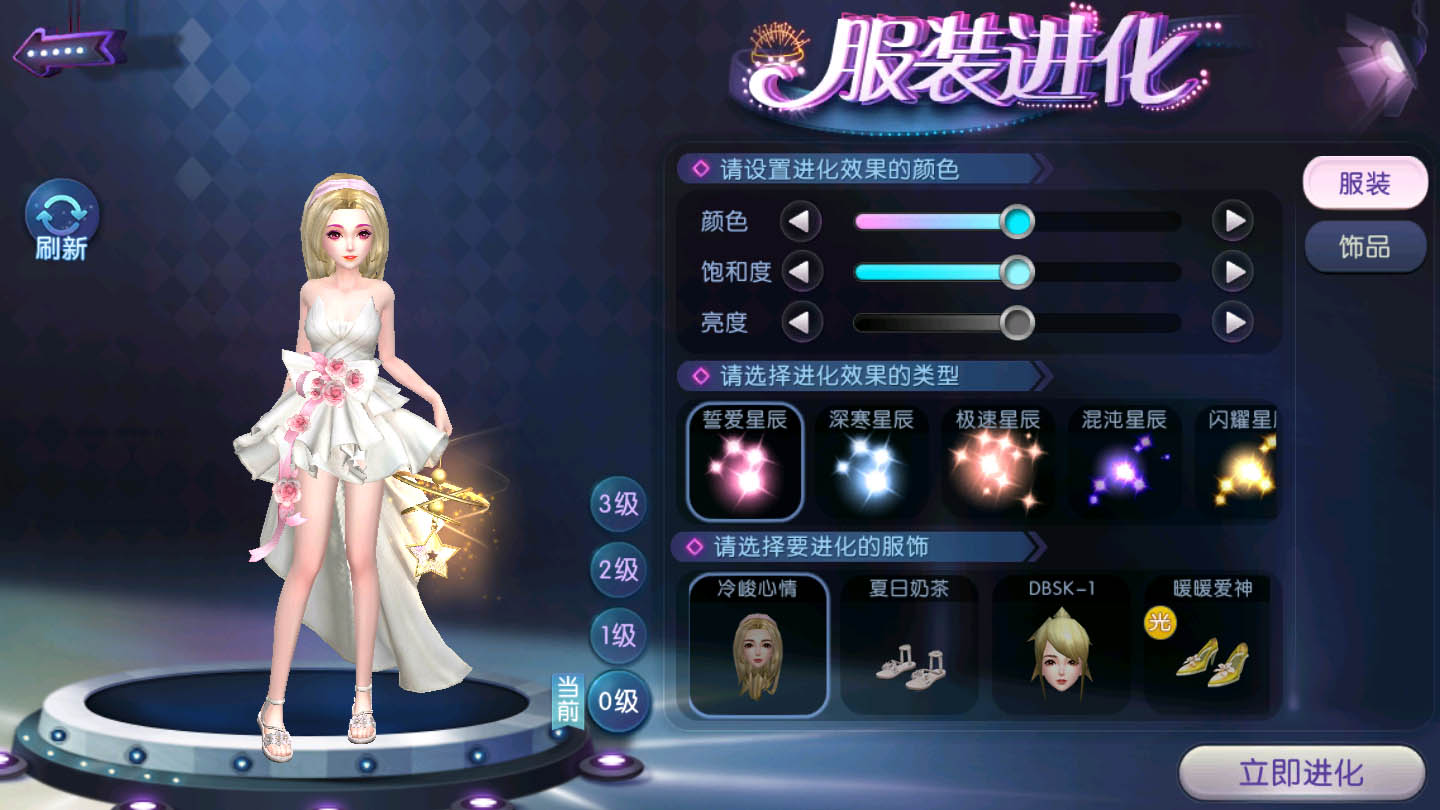Select the 夏日奶茶 clothing item
Viewport: 1440px width, 810px height.
tap(909, 645)
